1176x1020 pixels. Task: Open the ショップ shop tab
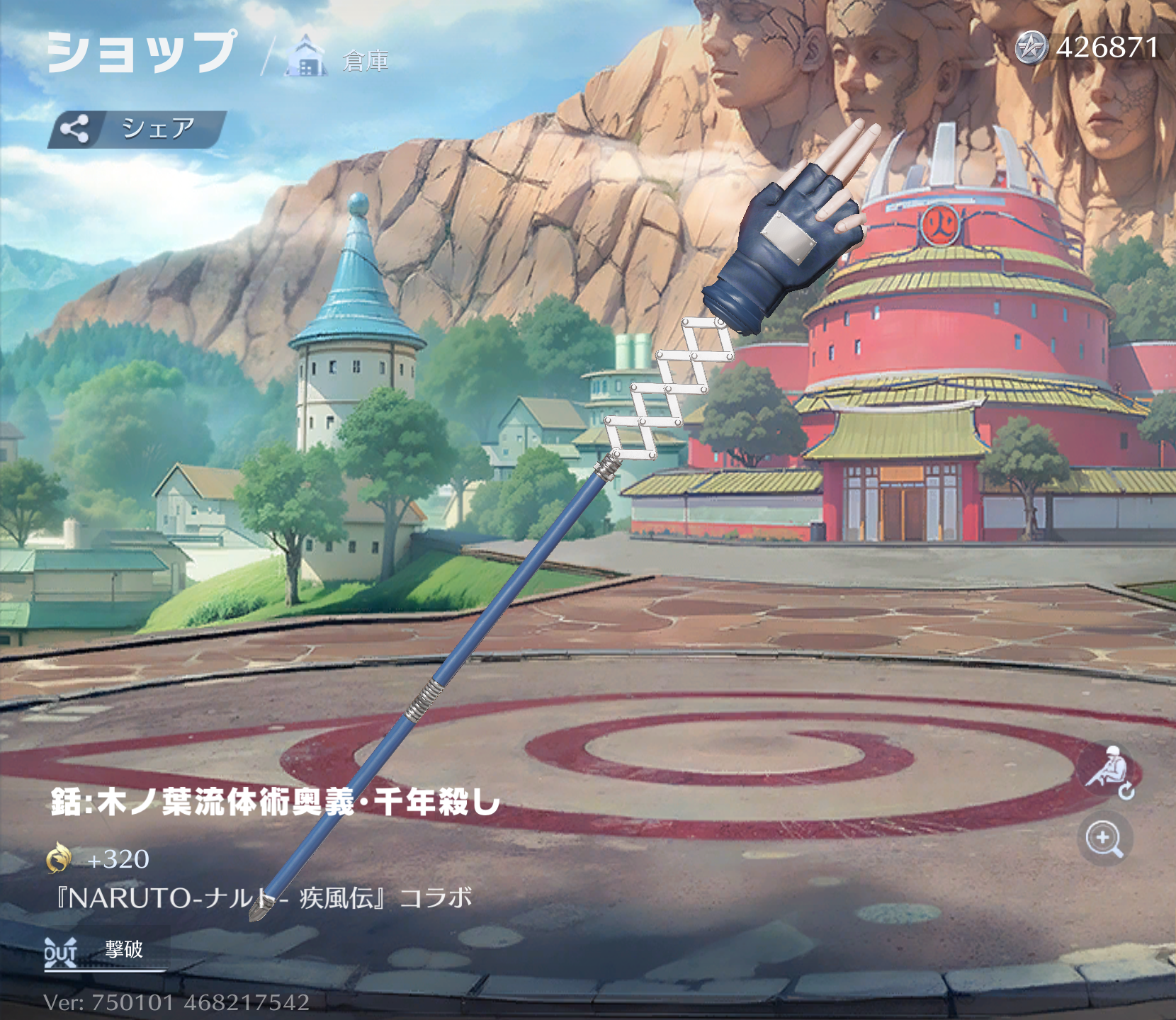point(141,53)
